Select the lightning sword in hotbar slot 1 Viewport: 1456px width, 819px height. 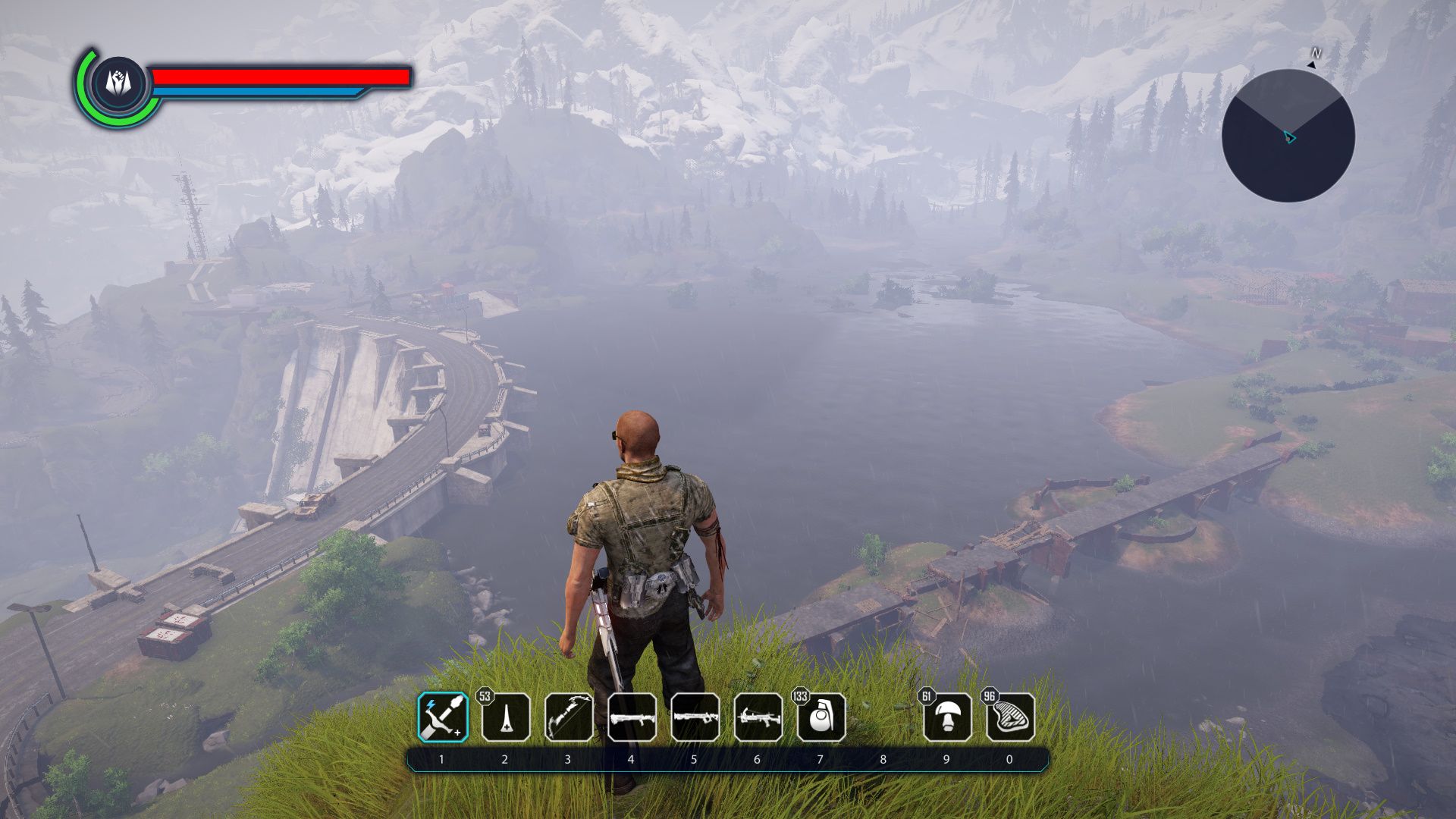point(443,717)
